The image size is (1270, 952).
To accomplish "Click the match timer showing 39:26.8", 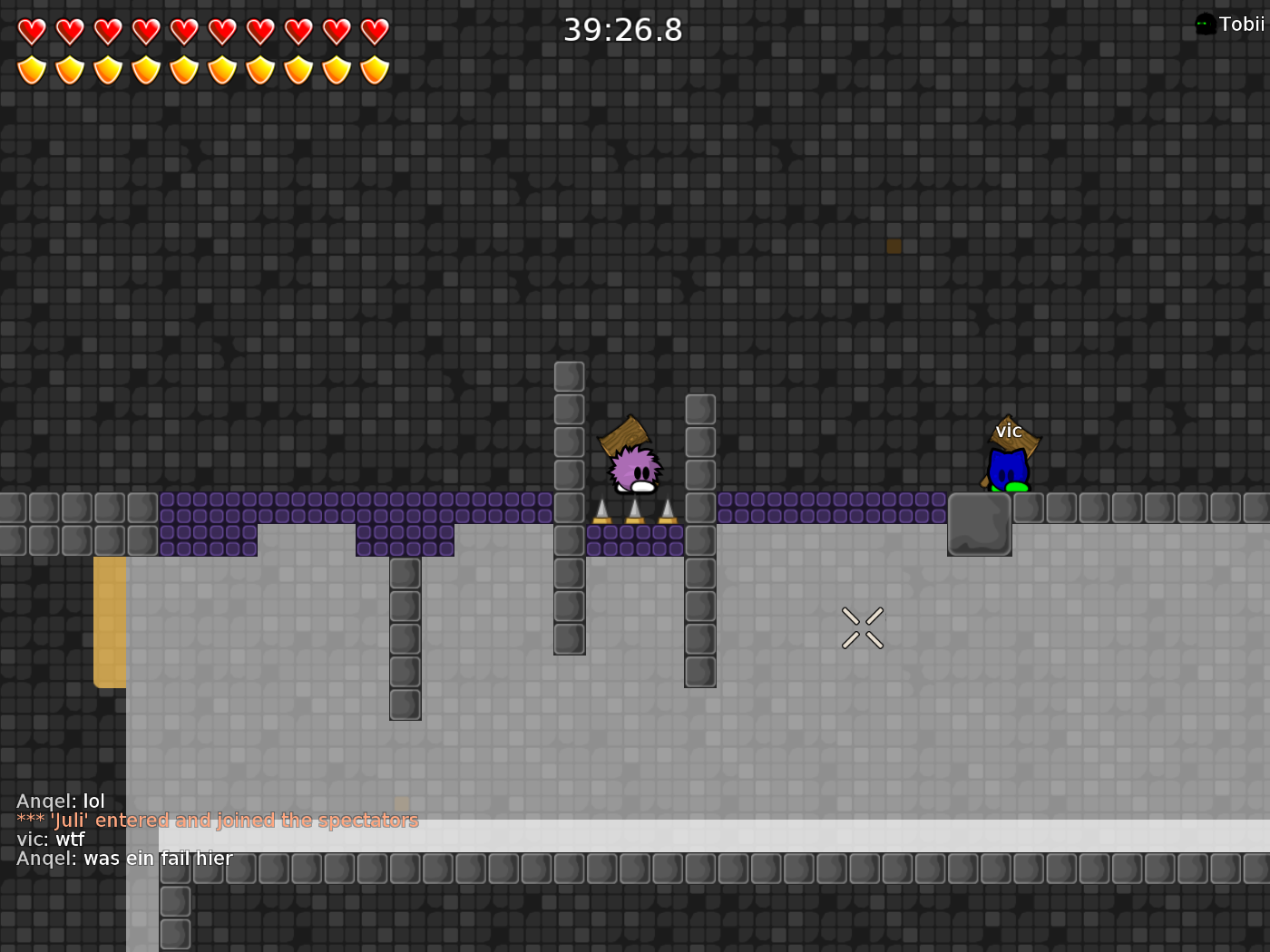I will [621, 30].
